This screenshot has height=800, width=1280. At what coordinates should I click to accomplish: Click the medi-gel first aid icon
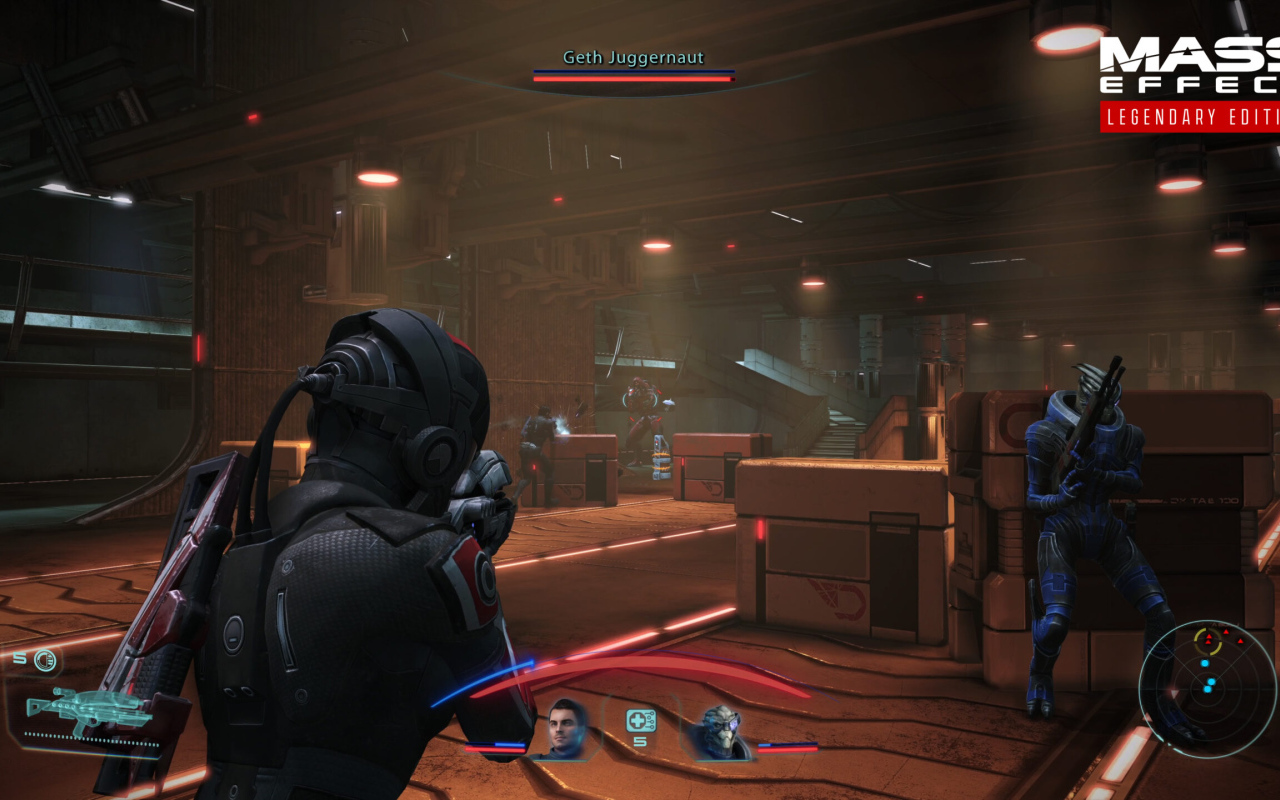pos(640,720)
